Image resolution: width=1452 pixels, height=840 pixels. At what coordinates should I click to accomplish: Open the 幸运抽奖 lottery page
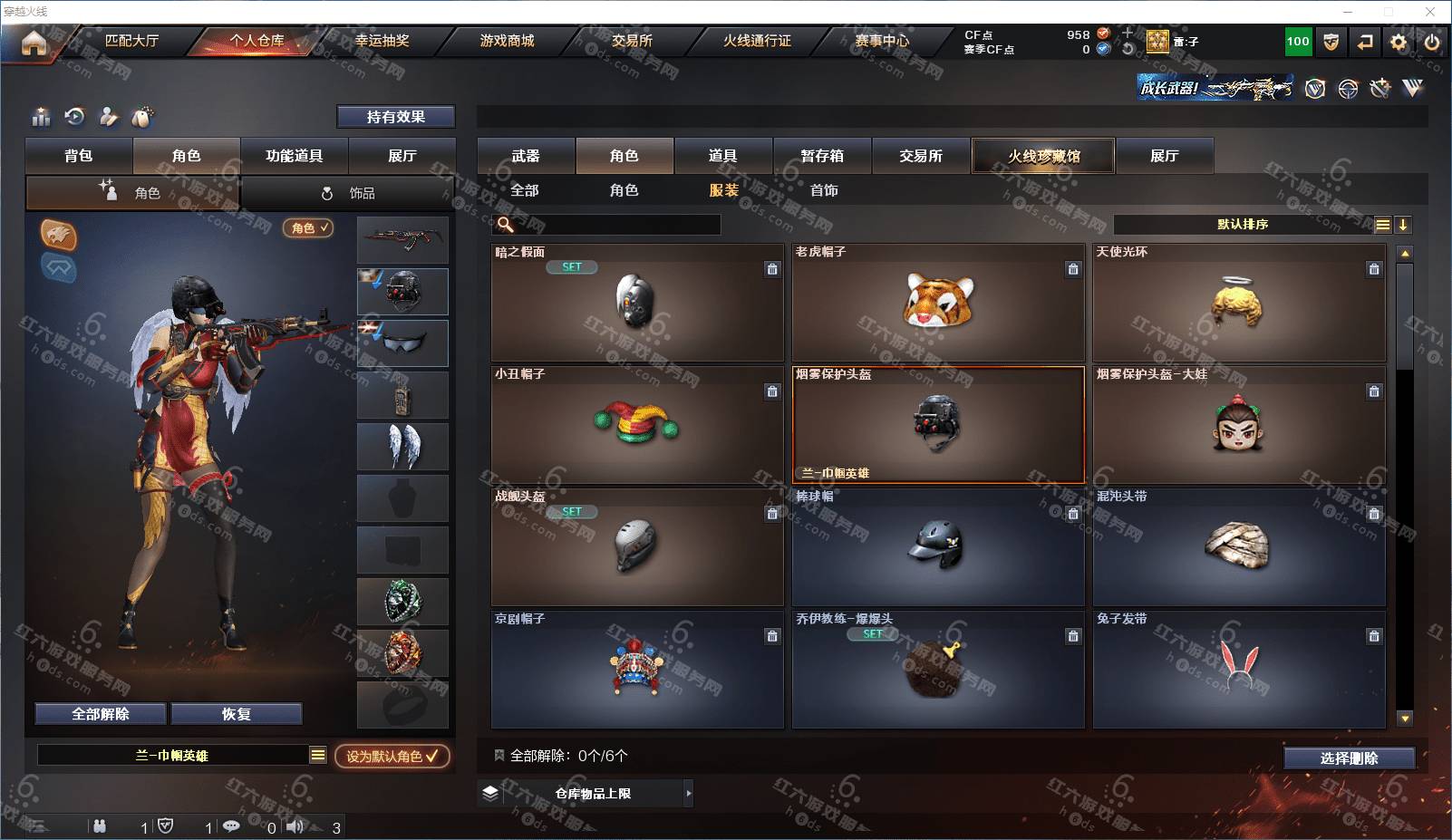pyautogui.click(x=382, y=41)
